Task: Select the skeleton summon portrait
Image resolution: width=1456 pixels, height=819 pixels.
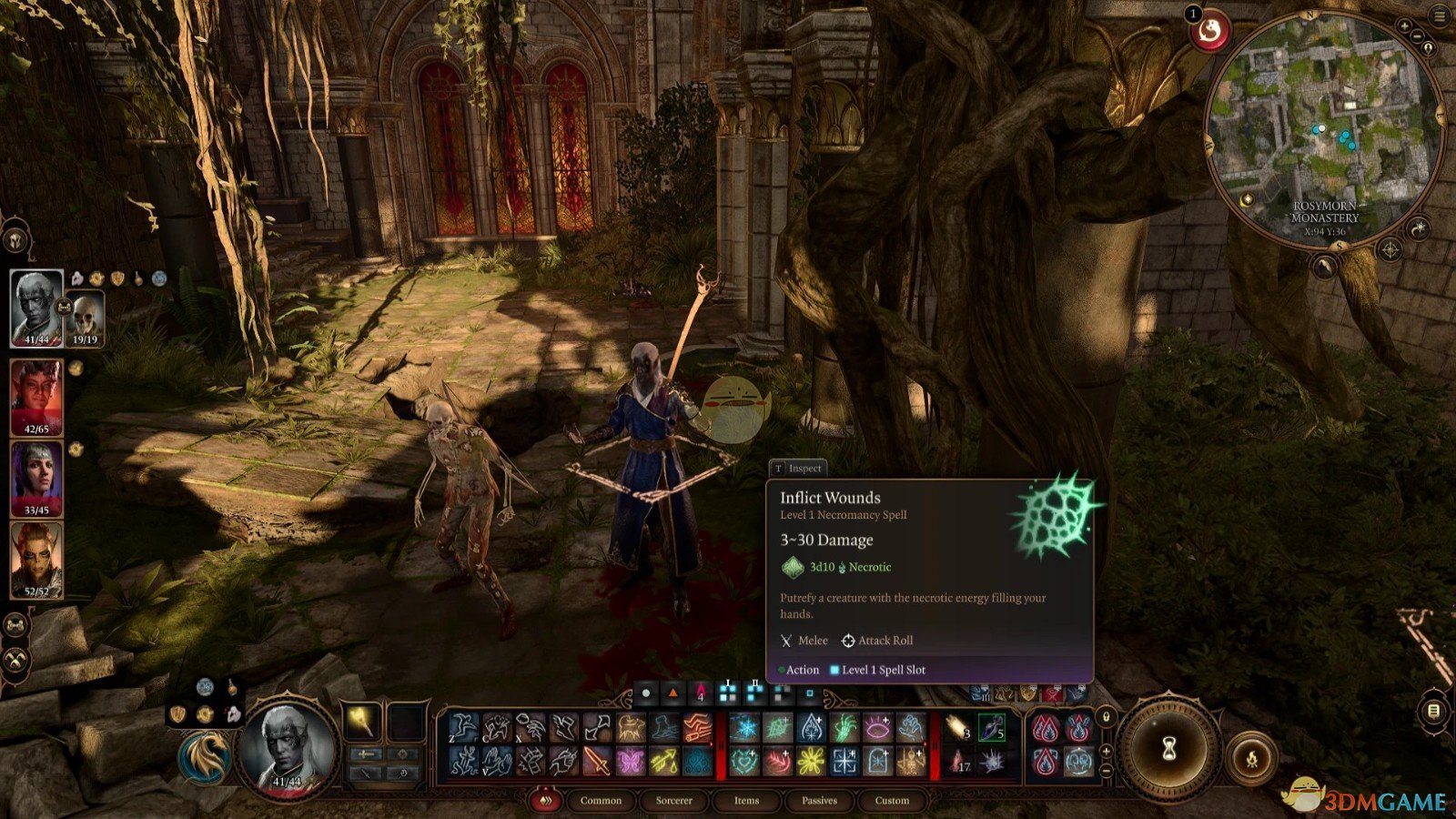Action: coord(85,318)
